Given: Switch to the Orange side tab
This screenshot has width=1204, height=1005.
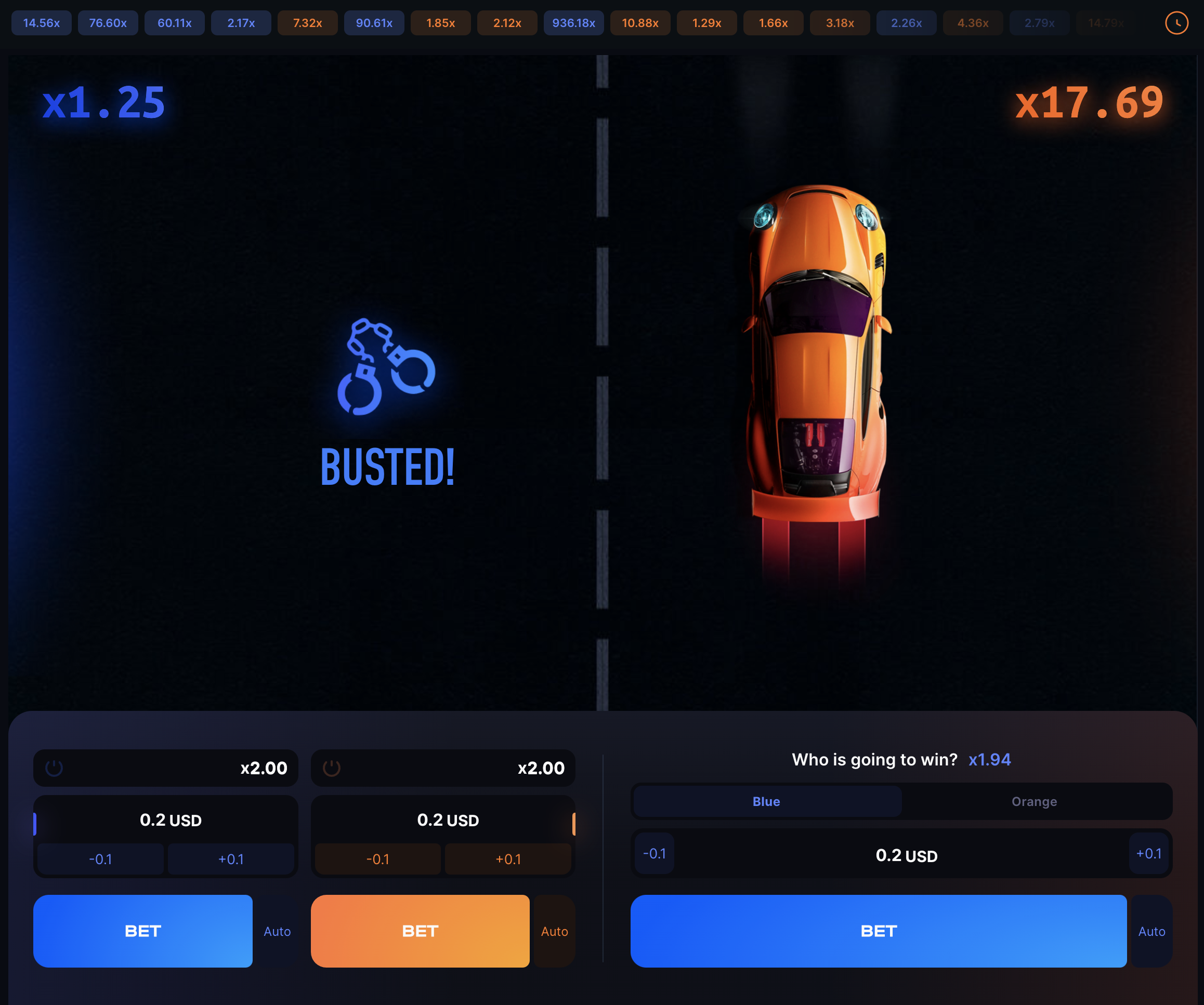Looking at the screenshot, I should tap(1033, 802).
